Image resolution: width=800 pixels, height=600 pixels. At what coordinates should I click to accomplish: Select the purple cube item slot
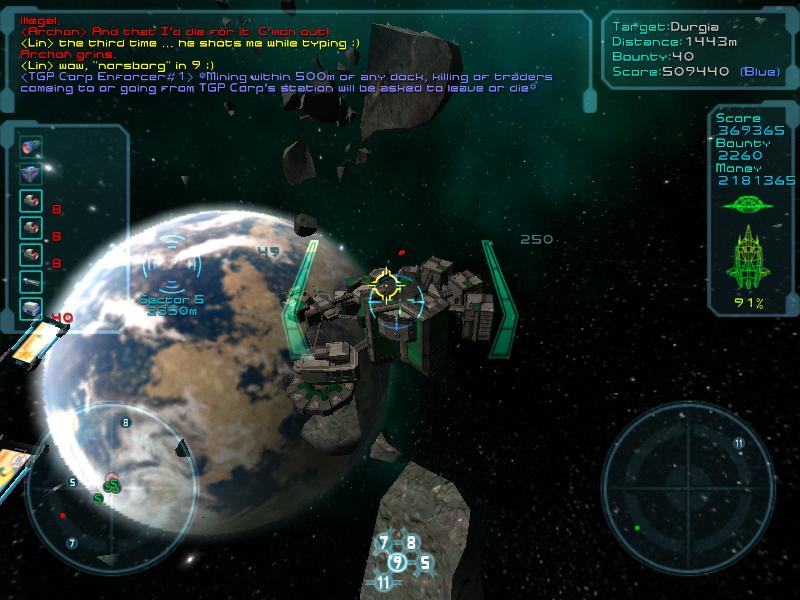[31, 174]
